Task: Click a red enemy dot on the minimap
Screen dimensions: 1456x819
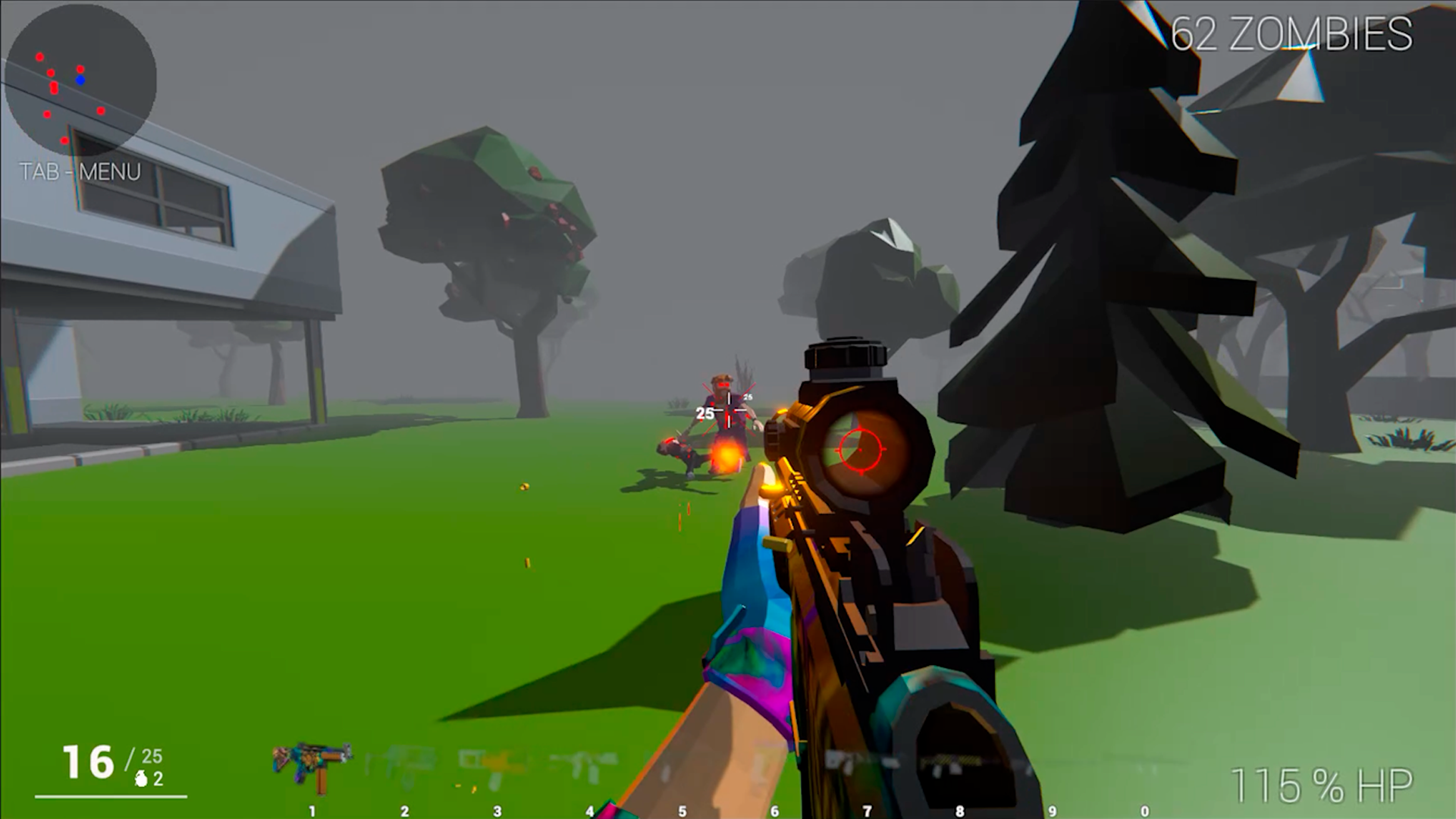Action: tap(39, 57)
